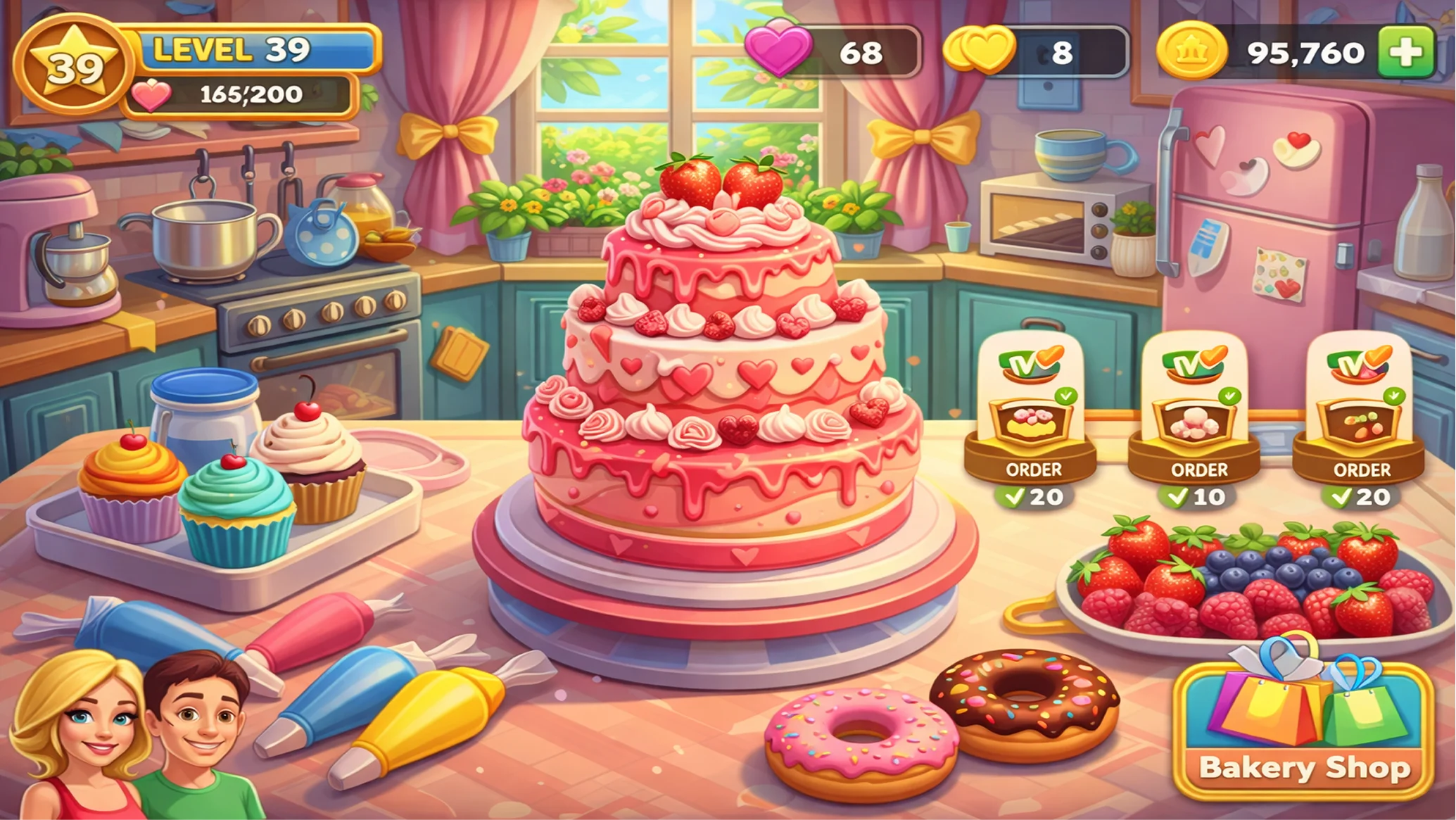
Task: Click the level 39 star badge
Action: (73, 66)
